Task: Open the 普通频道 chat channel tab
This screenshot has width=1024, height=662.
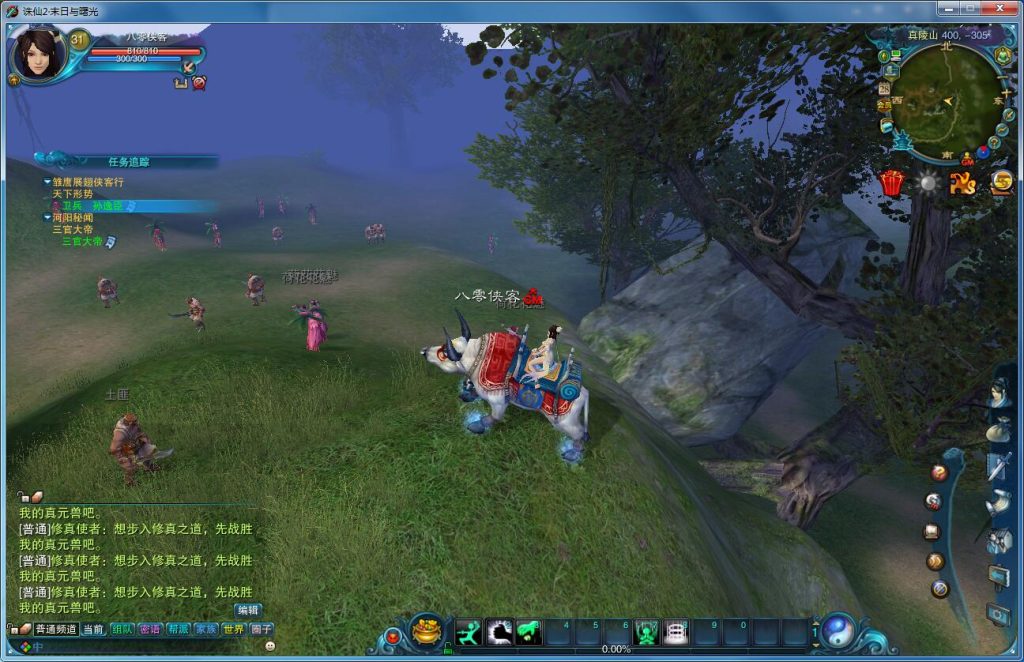Action: (x=56, y=629)
